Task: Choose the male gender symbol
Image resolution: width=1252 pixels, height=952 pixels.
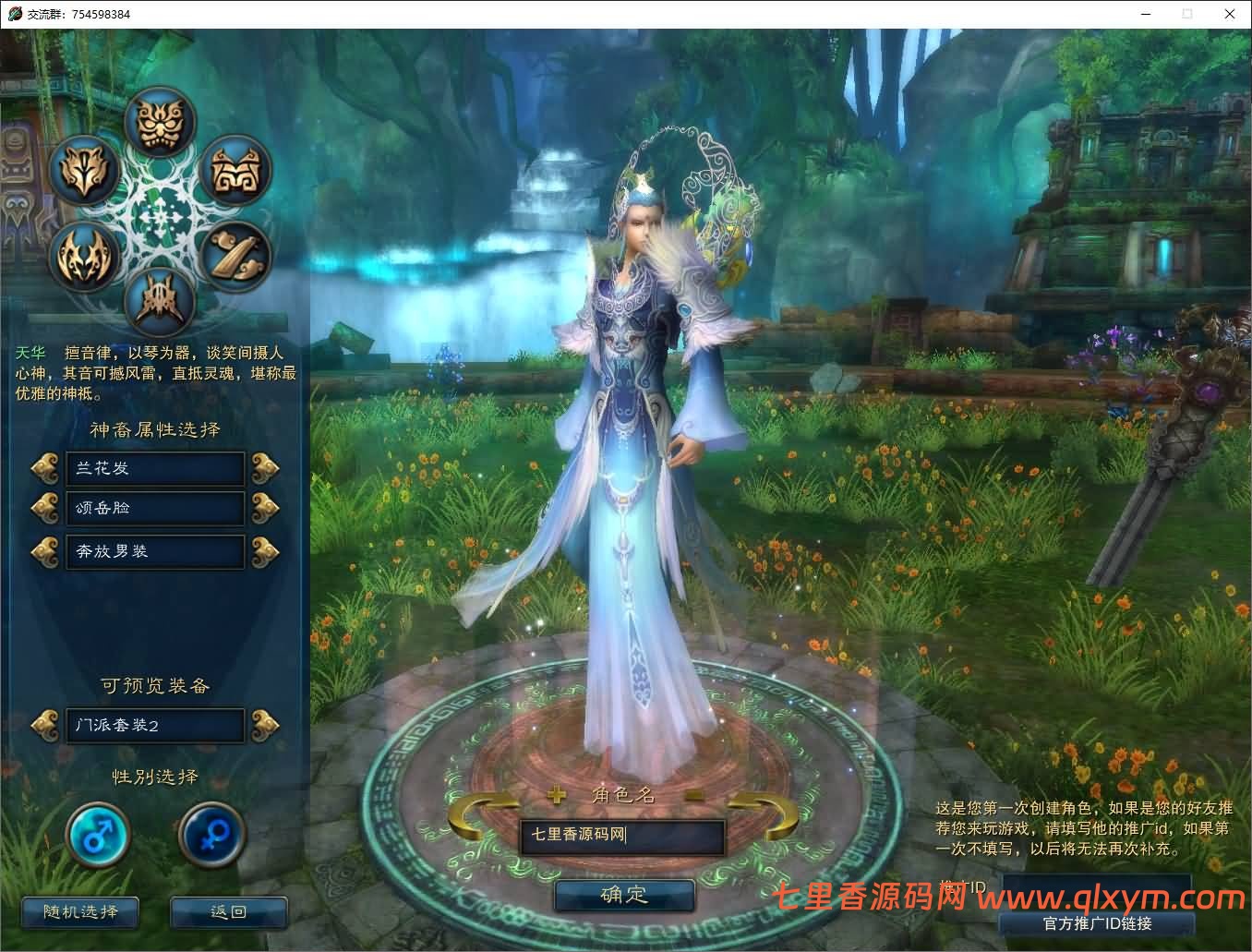Action: (x=98, y=834)
